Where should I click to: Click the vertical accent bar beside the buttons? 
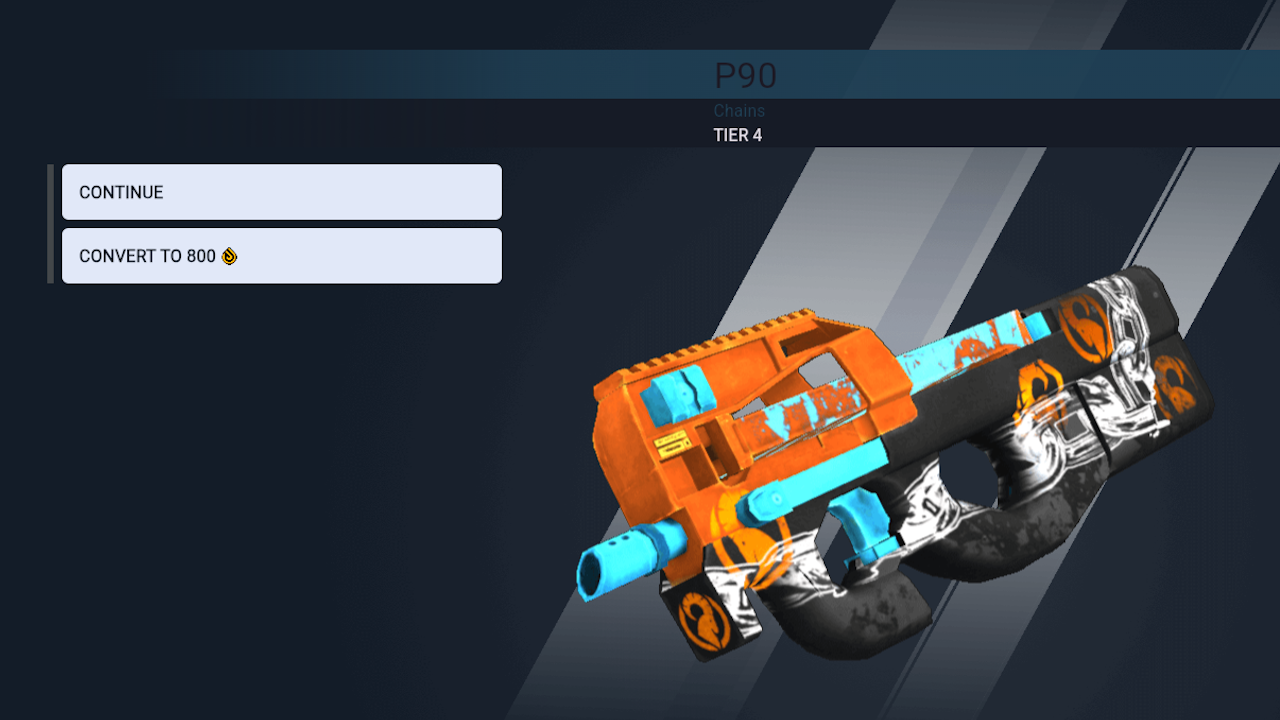pyautogui.click(x=50, y=223)
